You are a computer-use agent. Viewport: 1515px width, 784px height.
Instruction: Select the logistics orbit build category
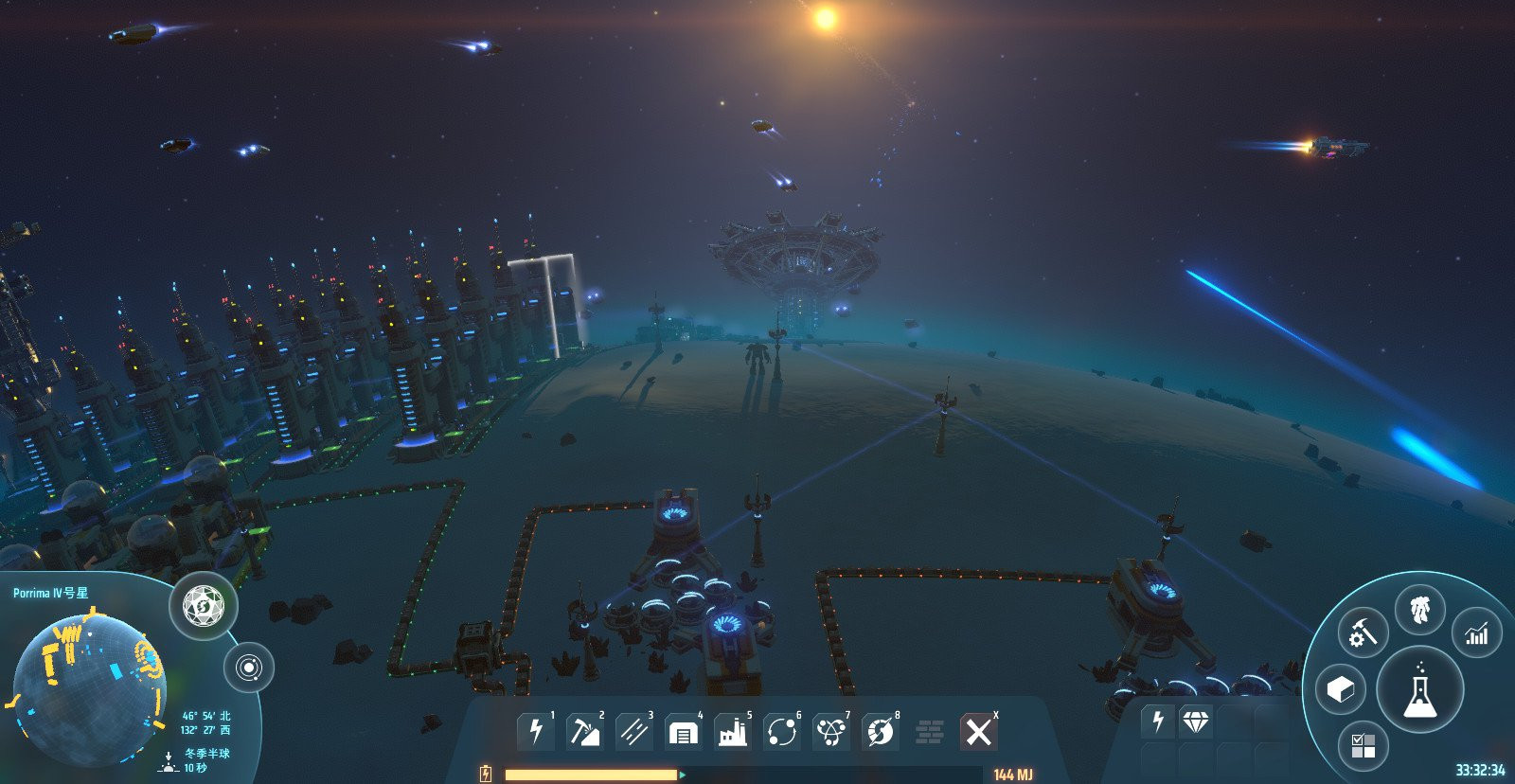click(781, 732)
